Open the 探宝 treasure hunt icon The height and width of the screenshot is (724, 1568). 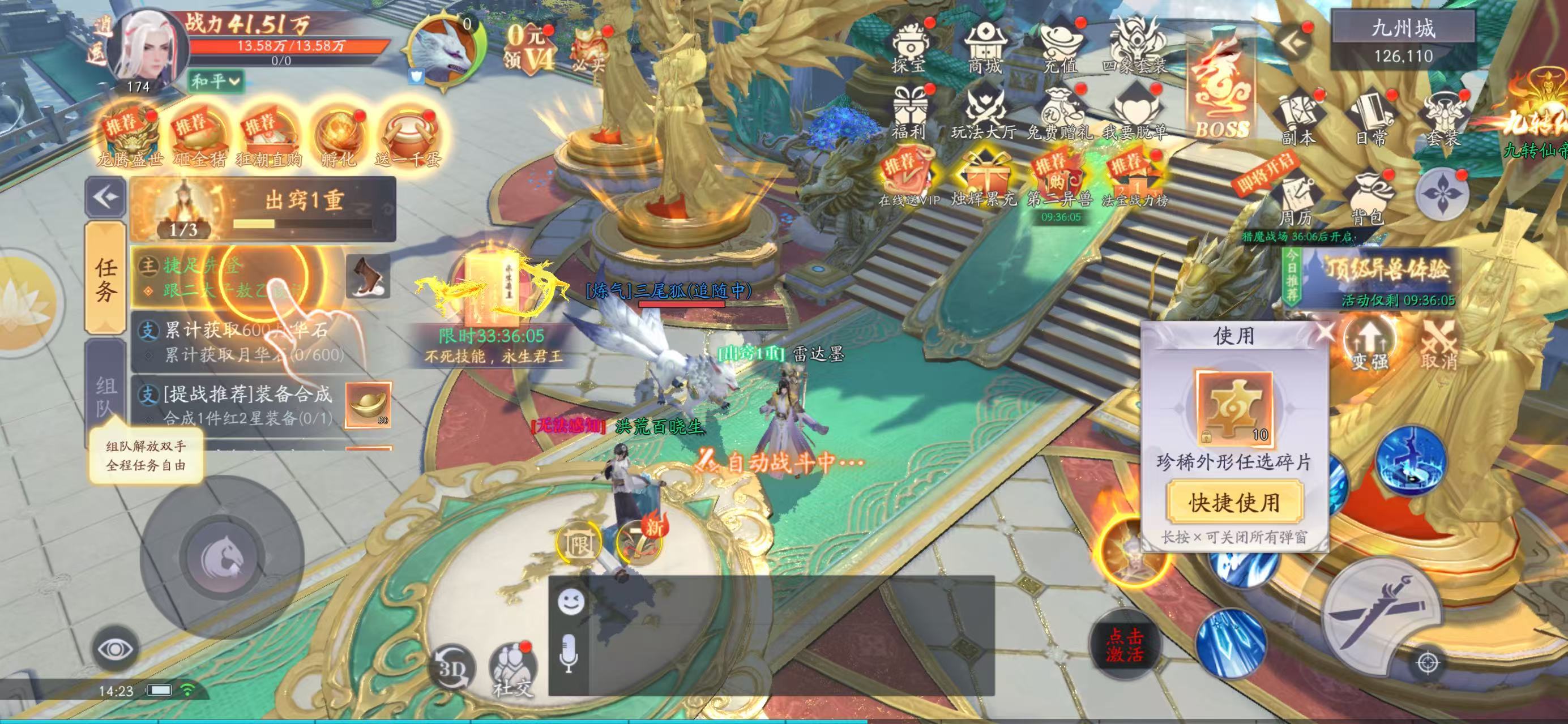pyautogui.click(x=908, y=49)
